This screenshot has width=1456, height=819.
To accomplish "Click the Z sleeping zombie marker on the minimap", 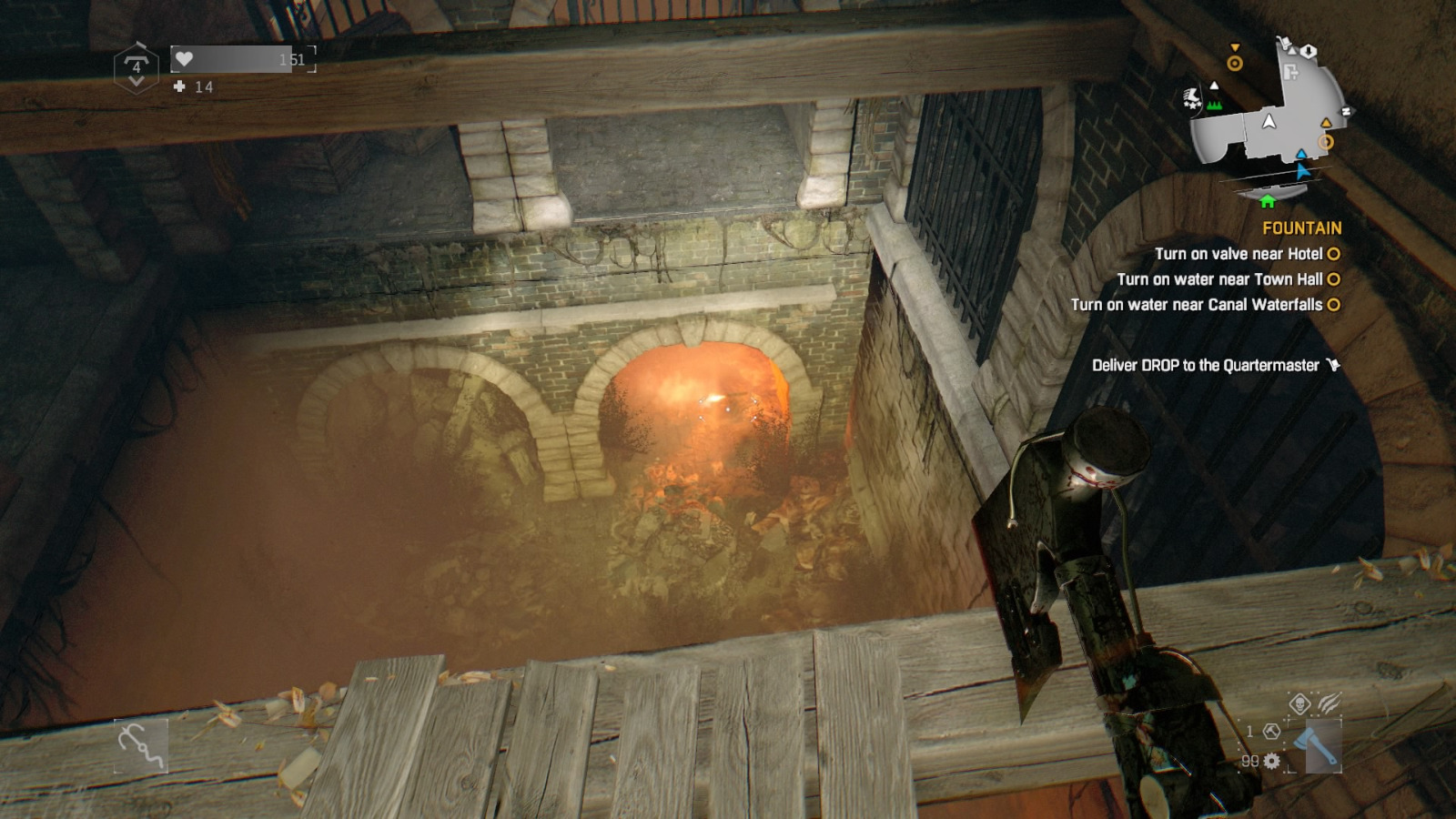I will (x=1347, y=112).
